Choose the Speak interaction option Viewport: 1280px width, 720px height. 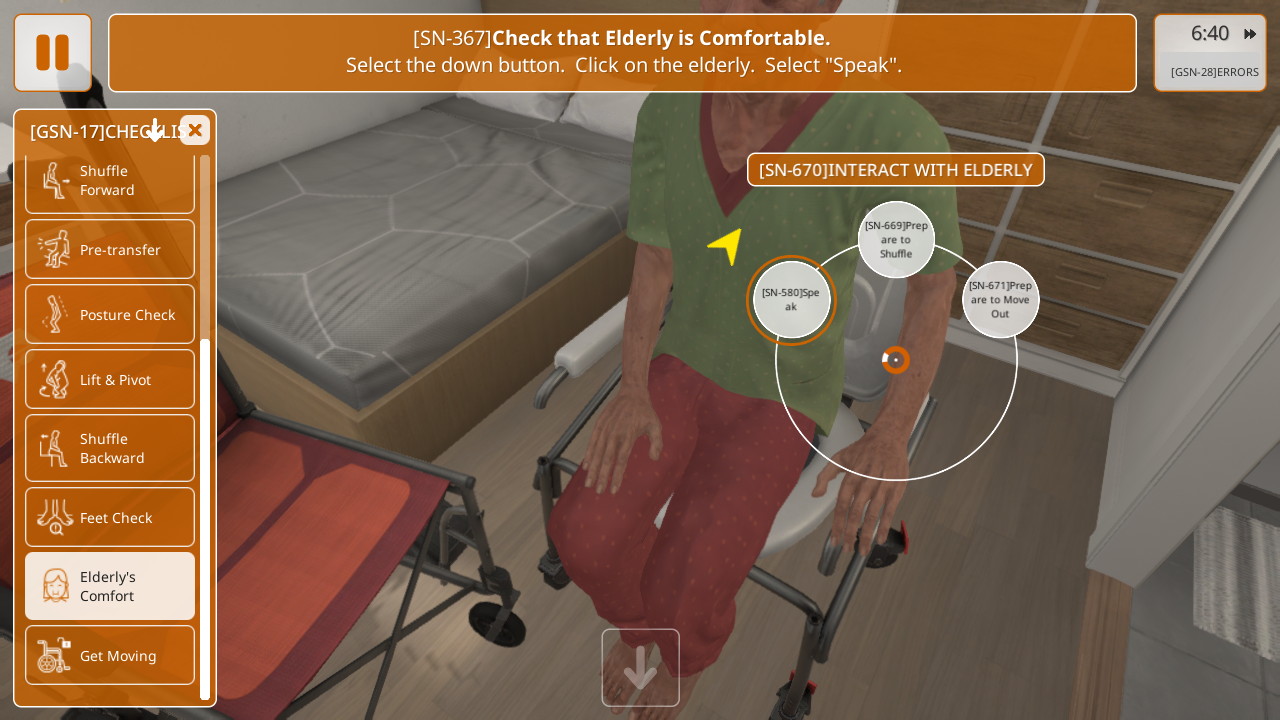click(791, 300)
